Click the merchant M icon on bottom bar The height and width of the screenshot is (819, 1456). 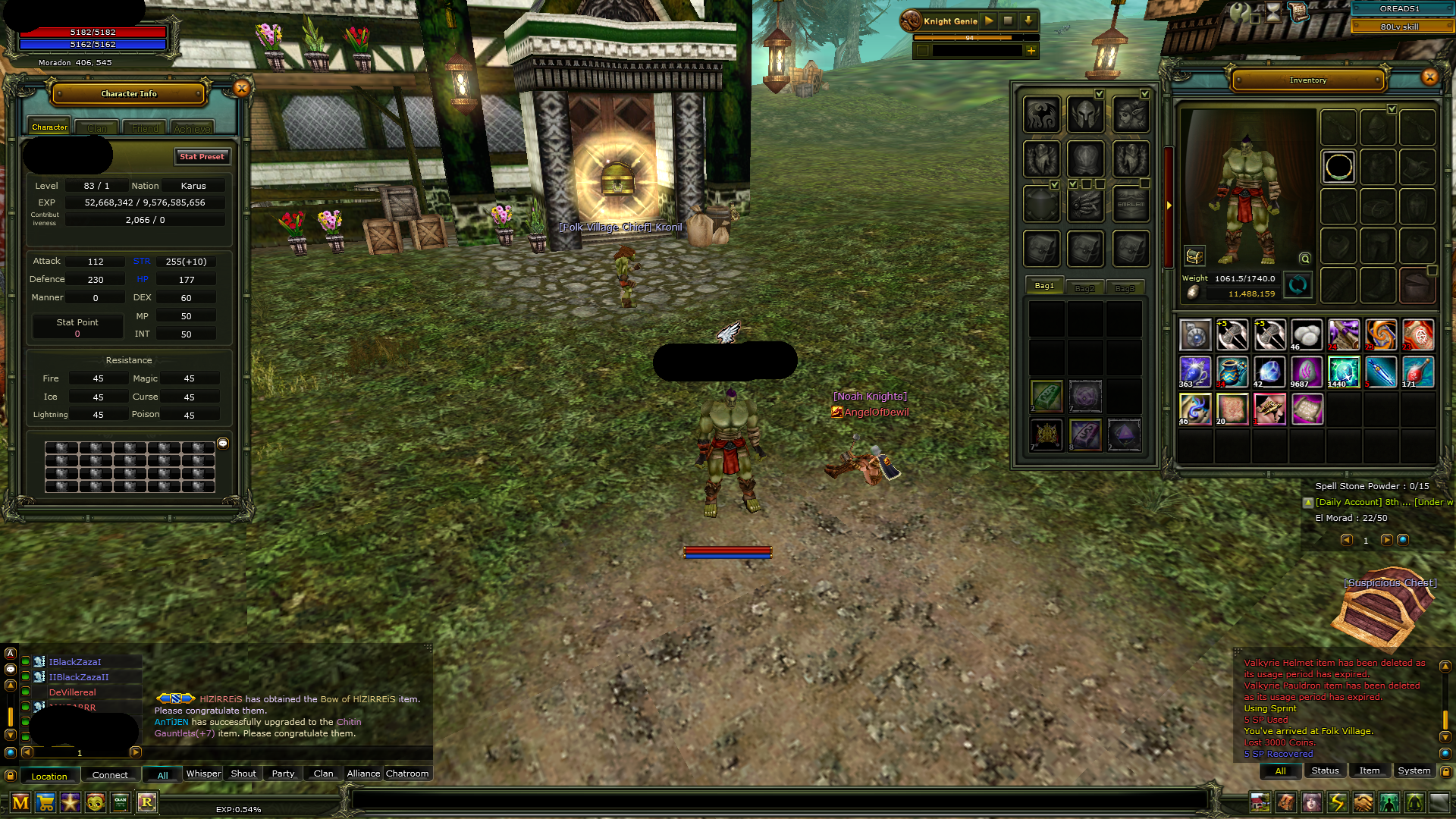(x=19, y=802)
